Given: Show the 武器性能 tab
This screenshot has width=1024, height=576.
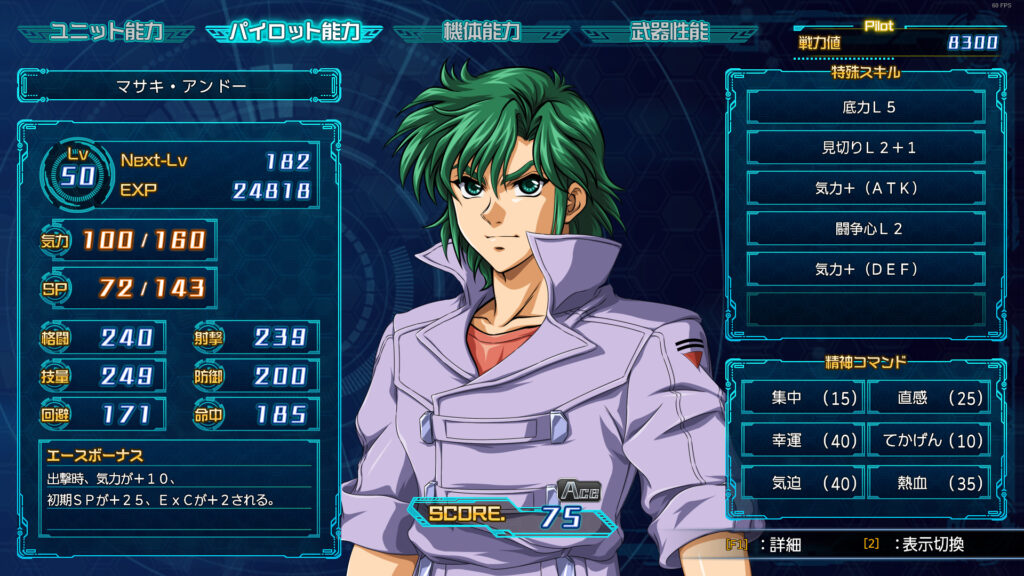Looking at the screenshot, I should [670, 31].
